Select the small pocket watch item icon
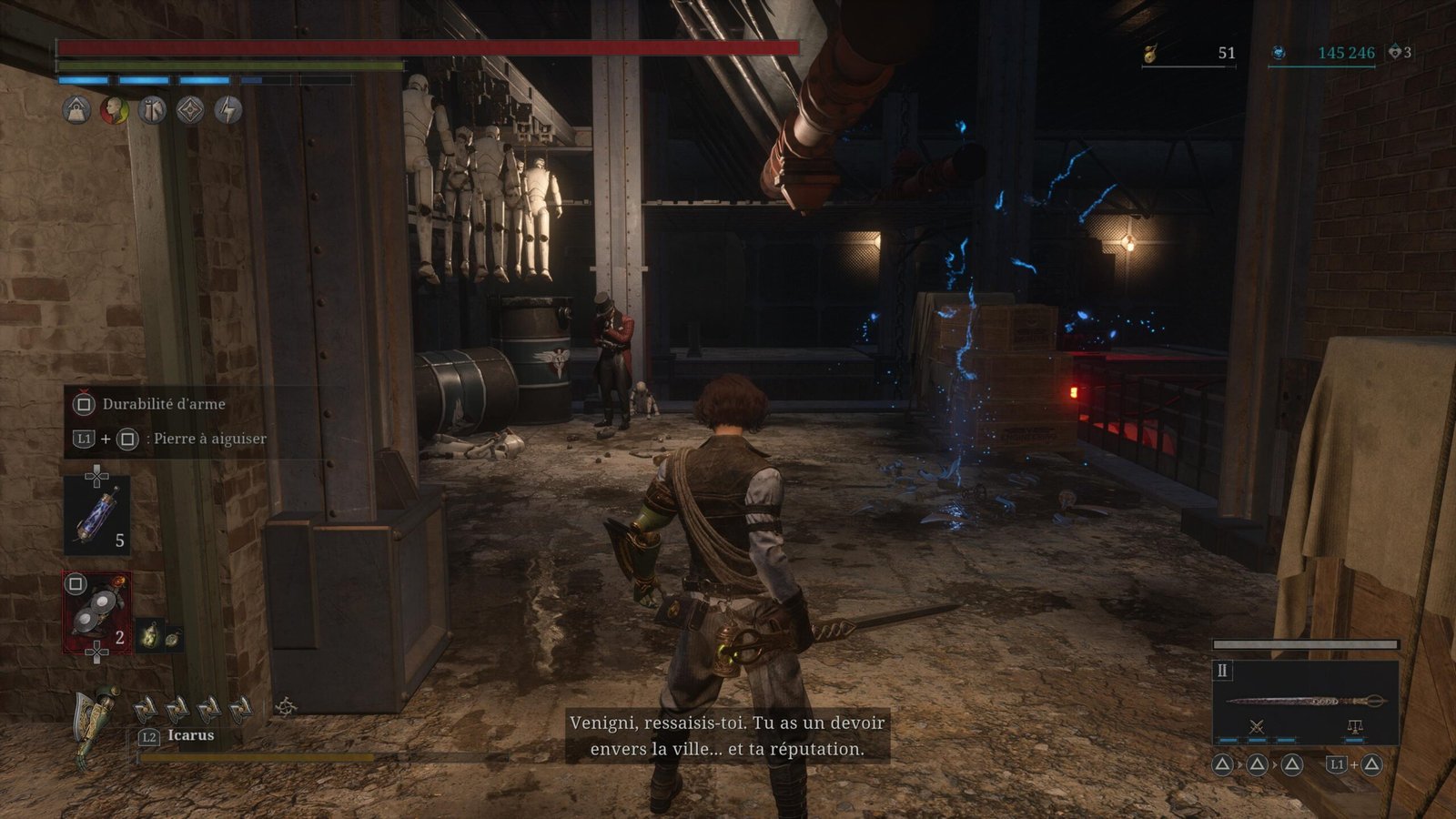1456x819 pixels. point(171,639)
